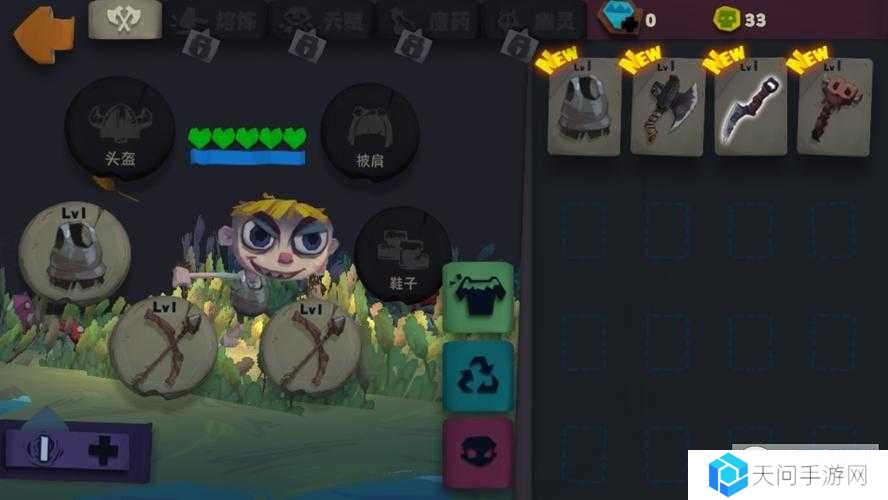This screenshot has height=500, width=888.
Task: Select the crossed axes equipment tab
Action: pyautogui.click(x=125, y=20)
